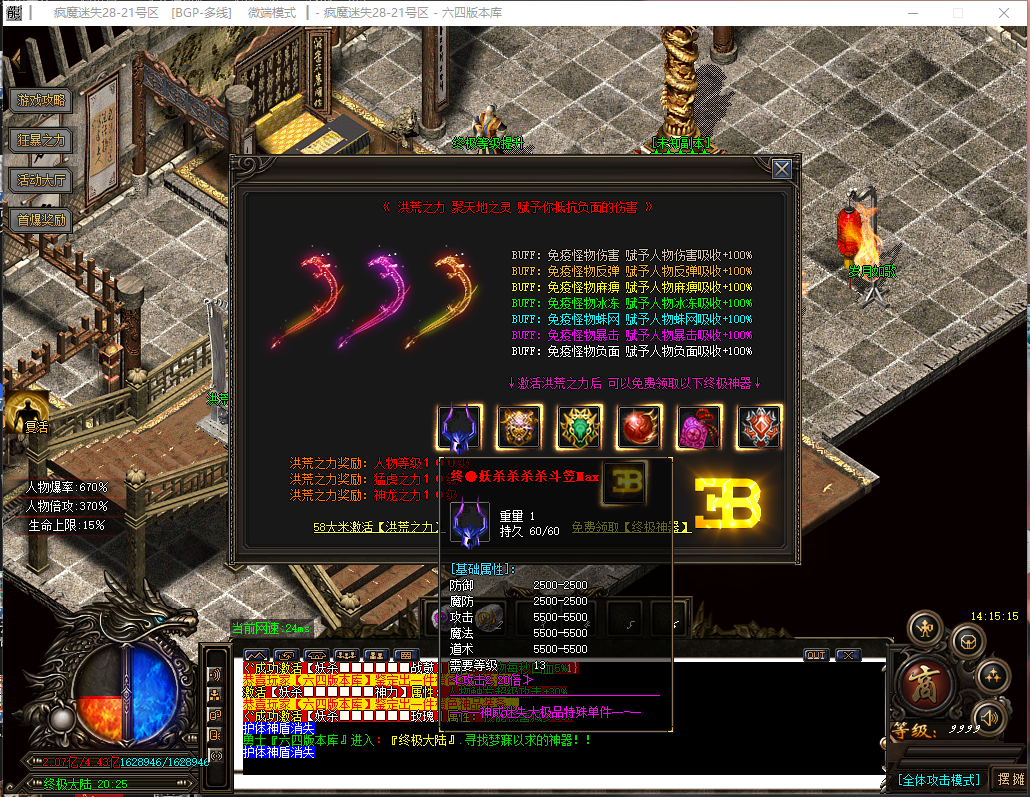Screen dimensions: 1030x797
Task: Open the 狂暴之力 side button
Action: (41, 140)
